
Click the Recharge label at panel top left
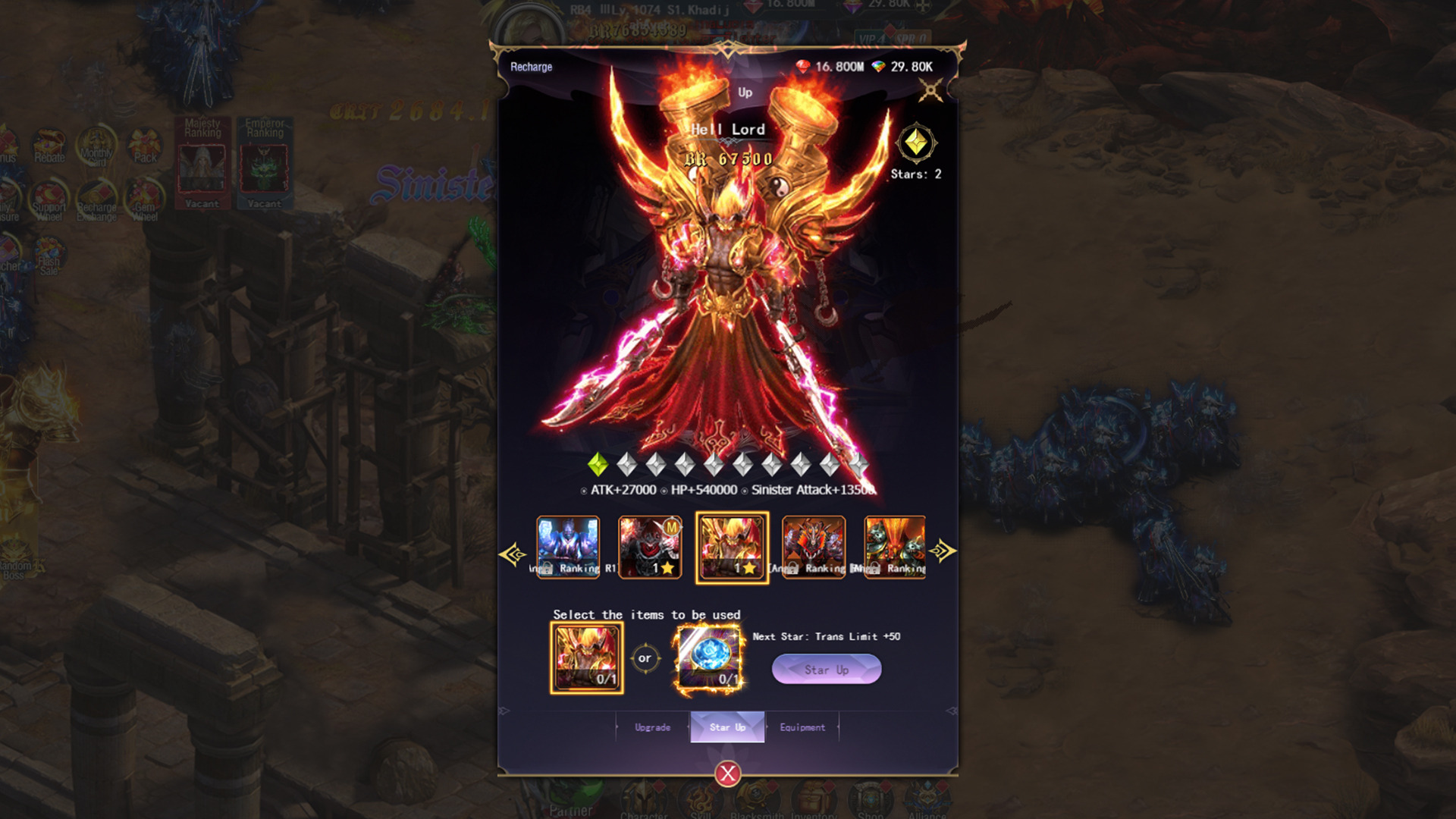531,67
